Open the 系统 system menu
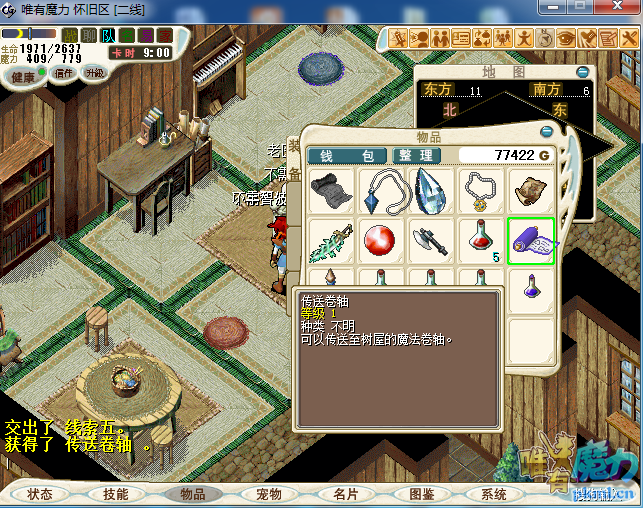This screenshot has width=643, height=508. [x=494, y=494]
